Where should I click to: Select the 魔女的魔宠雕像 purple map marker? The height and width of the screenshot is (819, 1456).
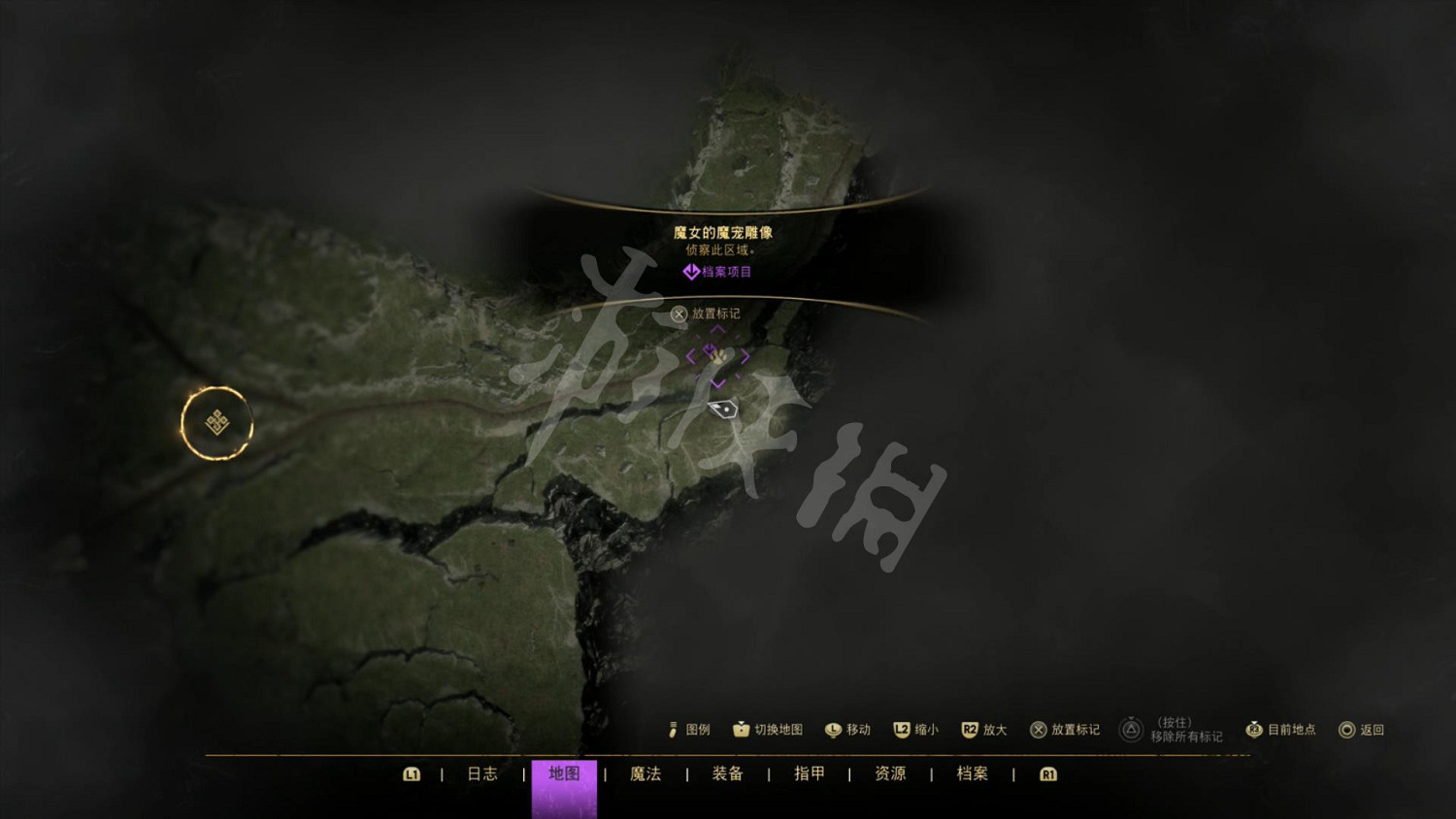pyautogui.click(x=717, y=357)
